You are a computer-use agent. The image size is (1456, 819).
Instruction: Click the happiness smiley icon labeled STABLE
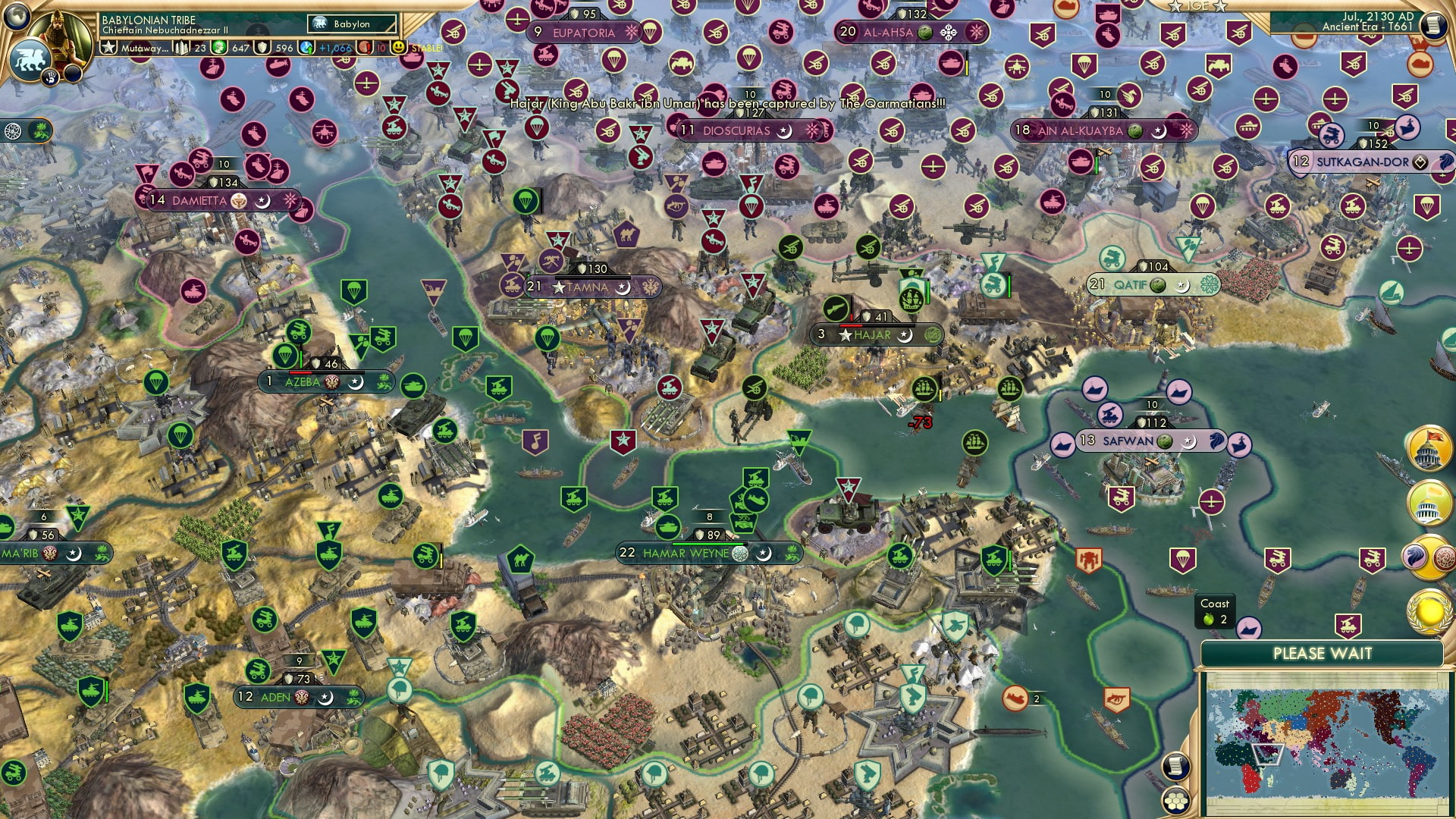tap(398, 48)
